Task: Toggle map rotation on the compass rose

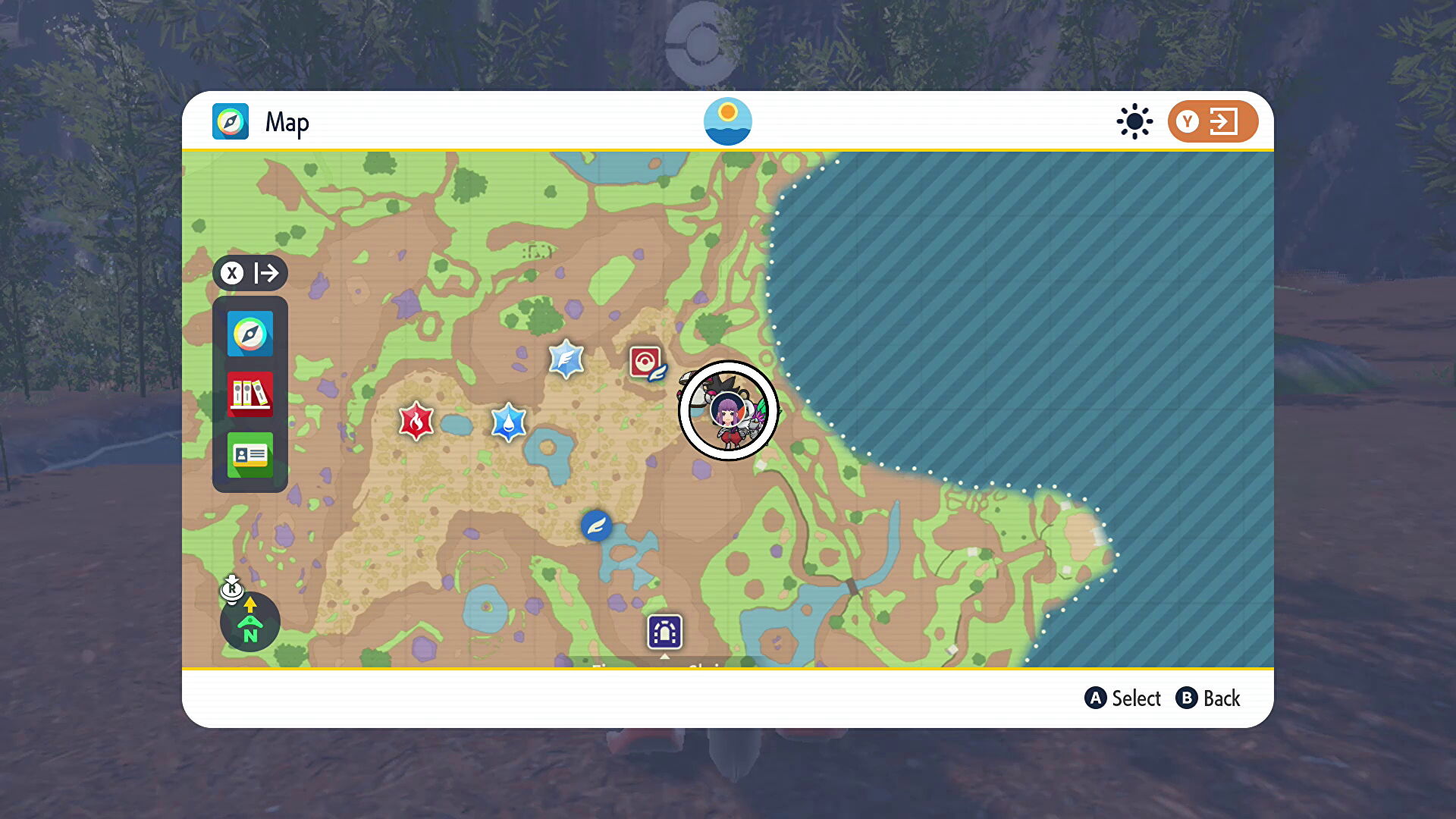Action: point(249,622)
